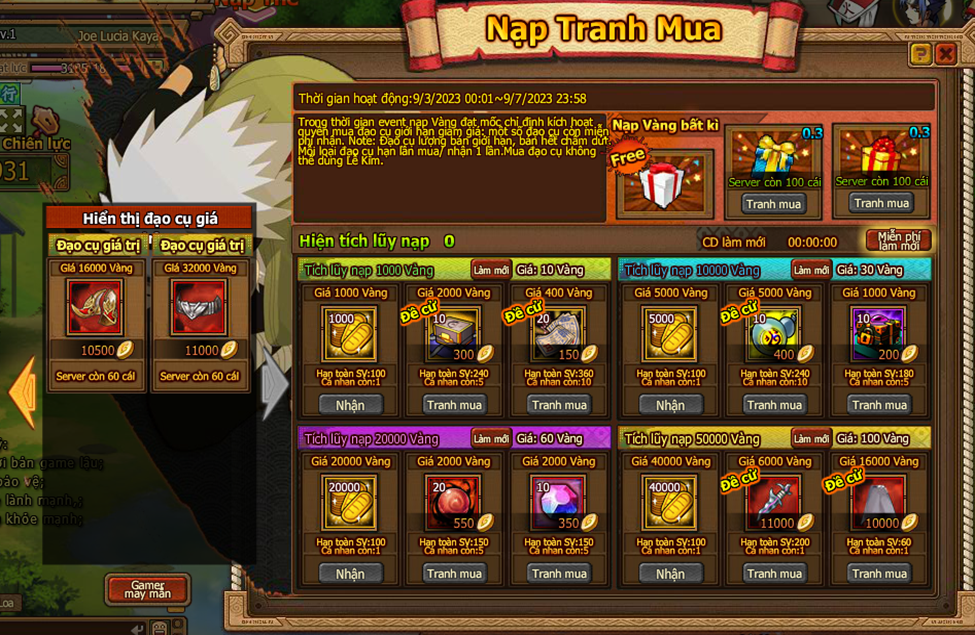The image size is (975, 635).
Task: Tranh mua the blue gem costing 350
Action: 559,574
